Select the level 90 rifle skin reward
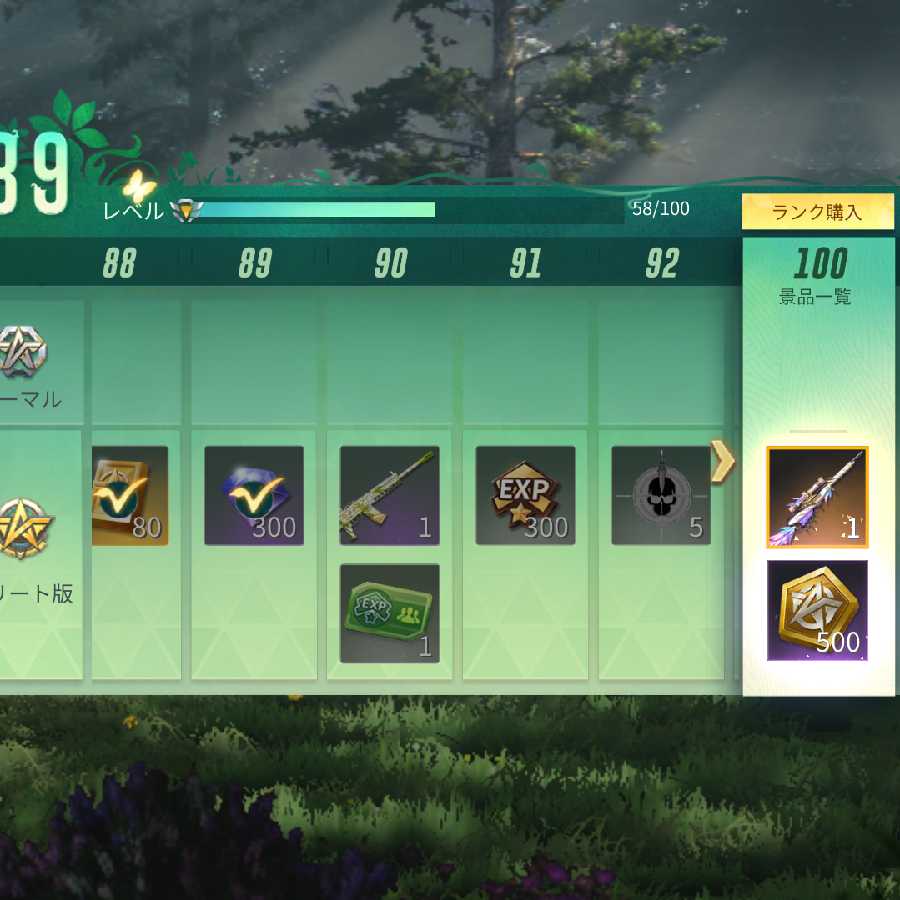900x900 pixels. pos(390,496)
